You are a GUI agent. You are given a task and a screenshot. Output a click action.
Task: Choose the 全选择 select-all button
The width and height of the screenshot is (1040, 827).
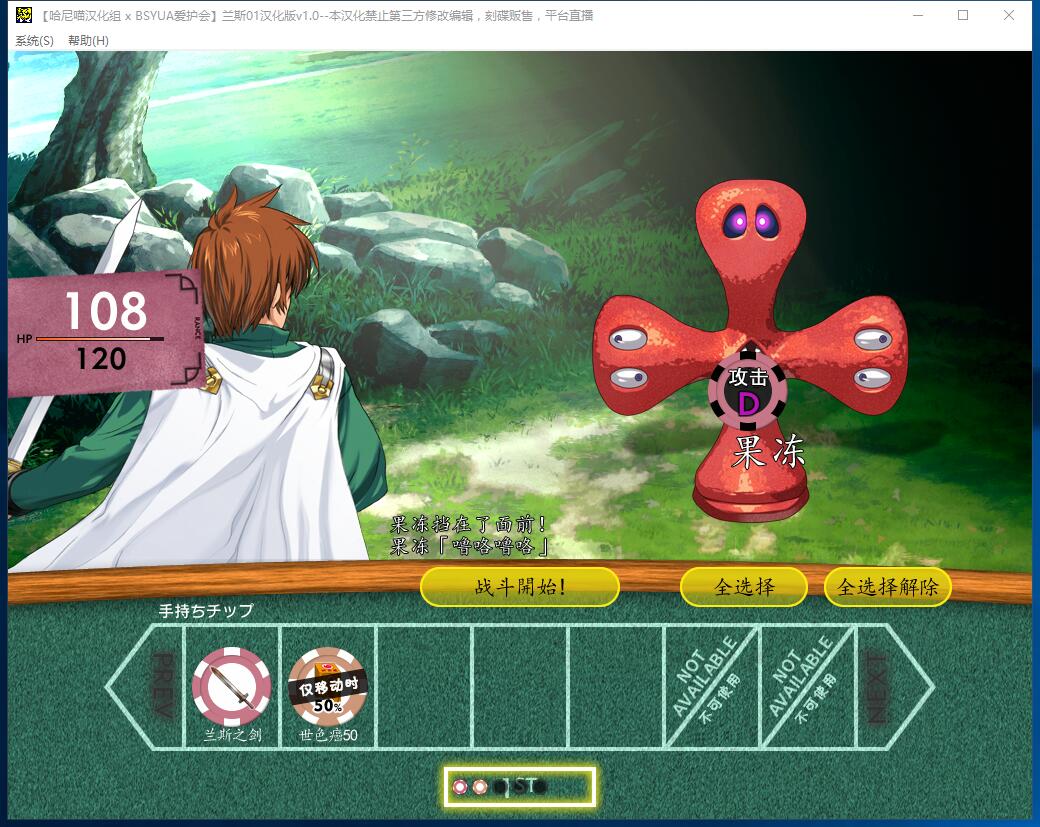click(743, 587)
